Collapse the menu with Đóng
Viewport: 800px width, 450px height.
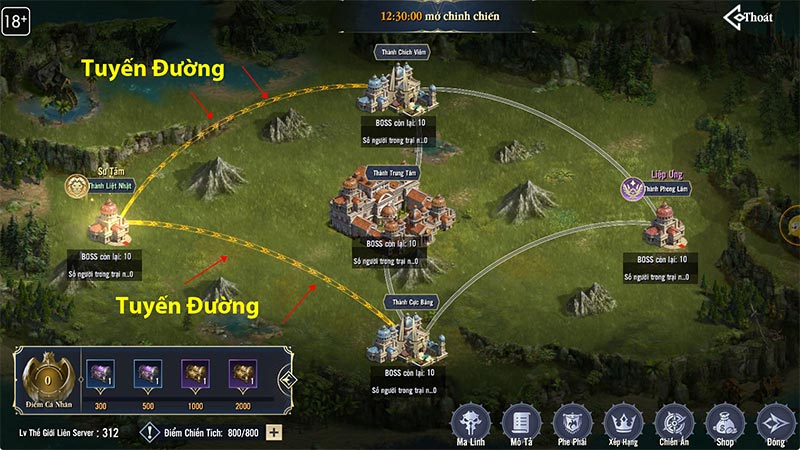773,420
